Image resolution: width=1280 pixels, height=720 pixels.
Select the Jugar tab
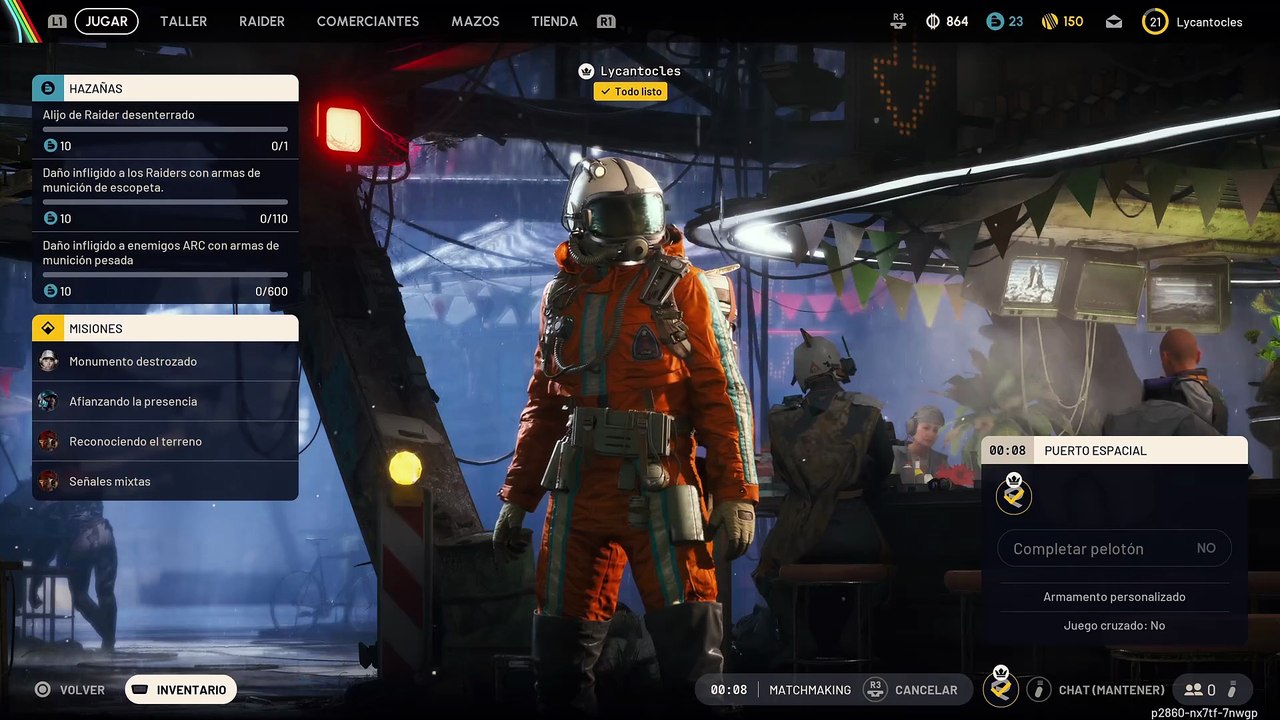pyautogui.click(x=106, y=21)
